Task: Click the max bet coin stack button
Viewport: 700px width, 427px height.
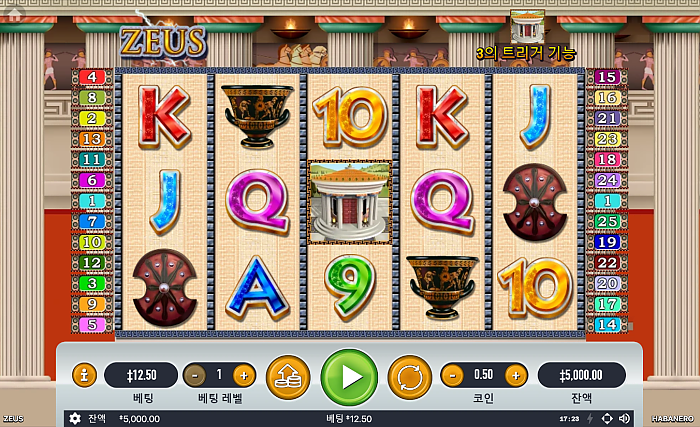Action: pyautogui.click(x=288, y=377)
